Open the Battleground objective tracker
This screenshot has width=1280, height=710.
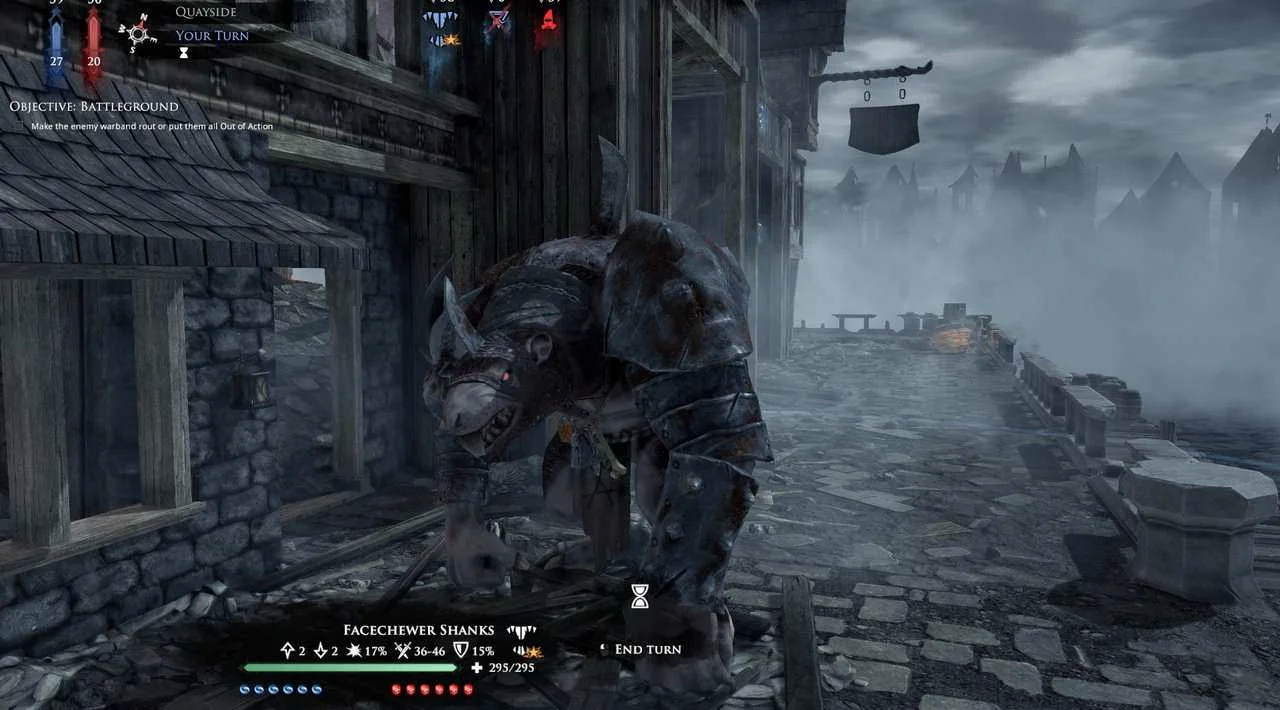[x=94, y=106]
